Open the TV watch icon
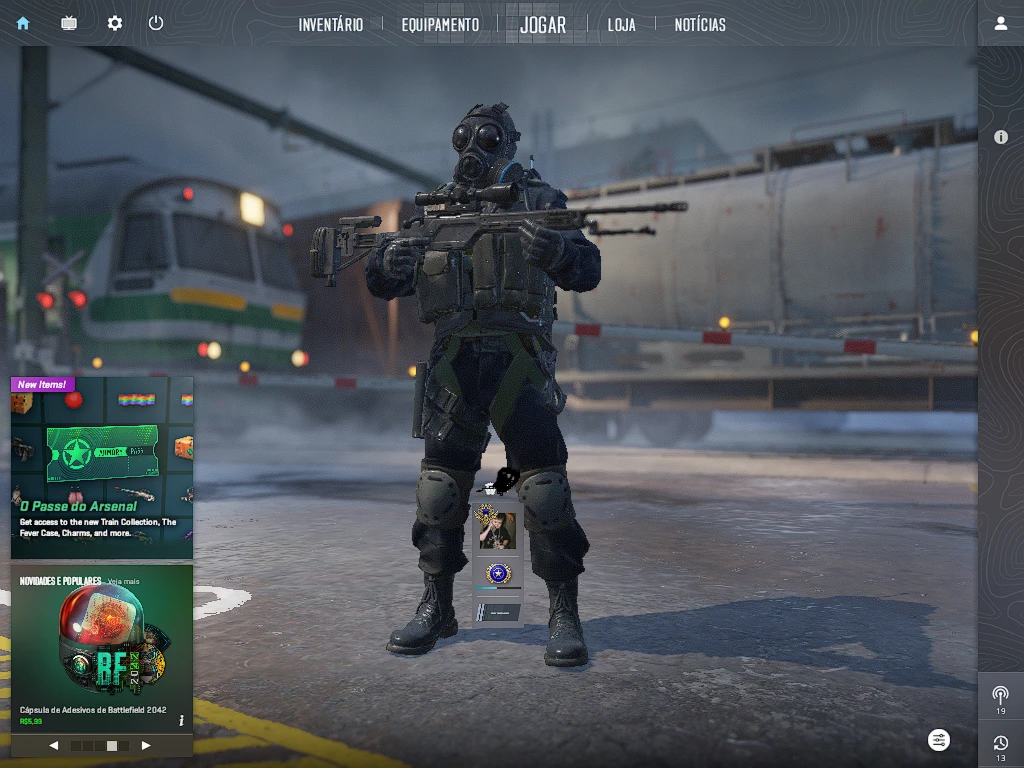1024x768 pixels. click(69, 23)
